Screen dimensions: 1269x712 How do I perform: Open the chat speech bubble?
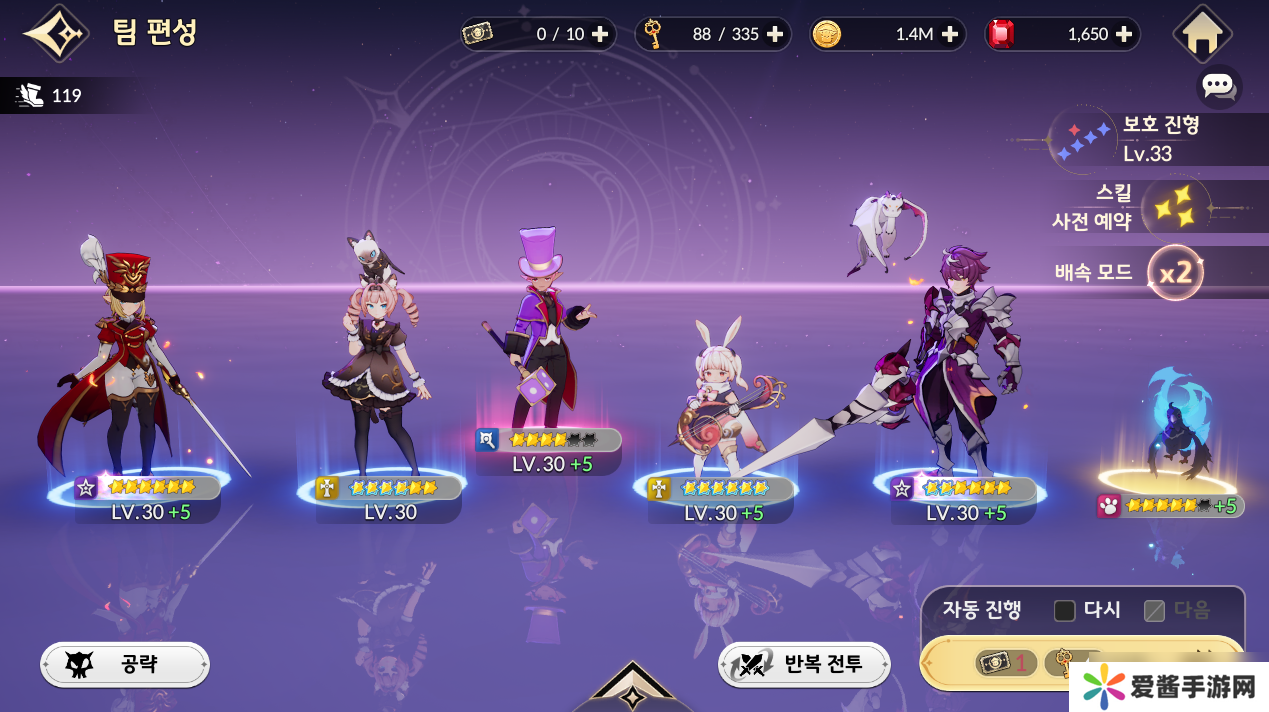pyautogui.click(x=1218, y=86)
